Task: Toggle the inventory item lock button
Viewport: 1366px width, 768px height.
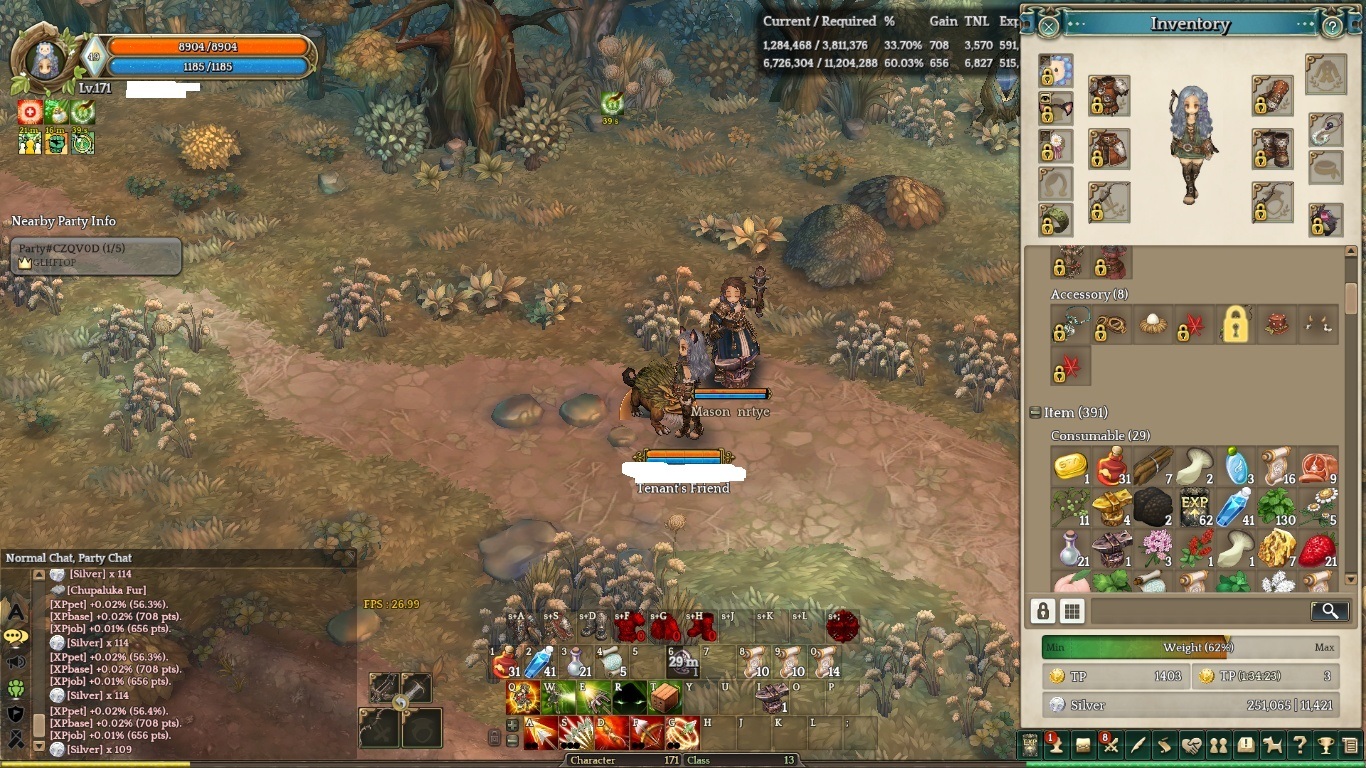Action: (1043, 611)
